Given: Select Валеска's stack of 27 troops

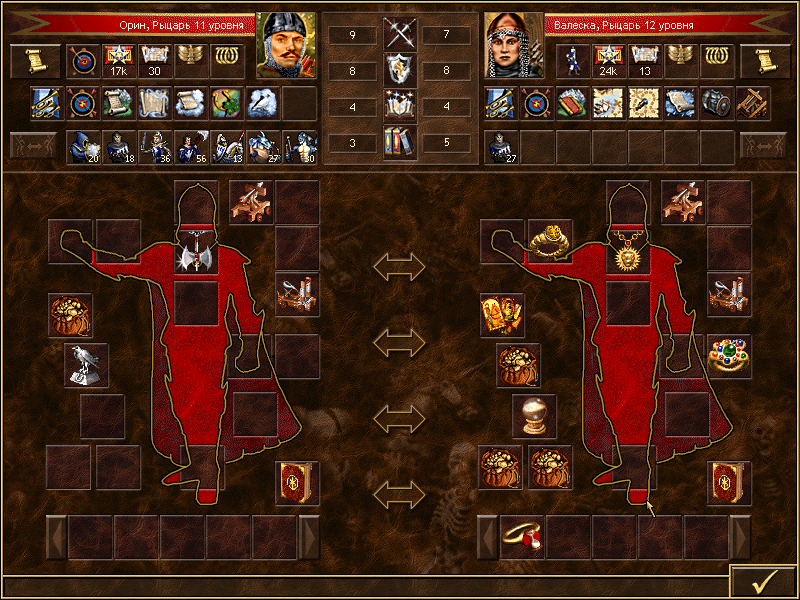Looking at the screenshot, I should coord(500,147).
